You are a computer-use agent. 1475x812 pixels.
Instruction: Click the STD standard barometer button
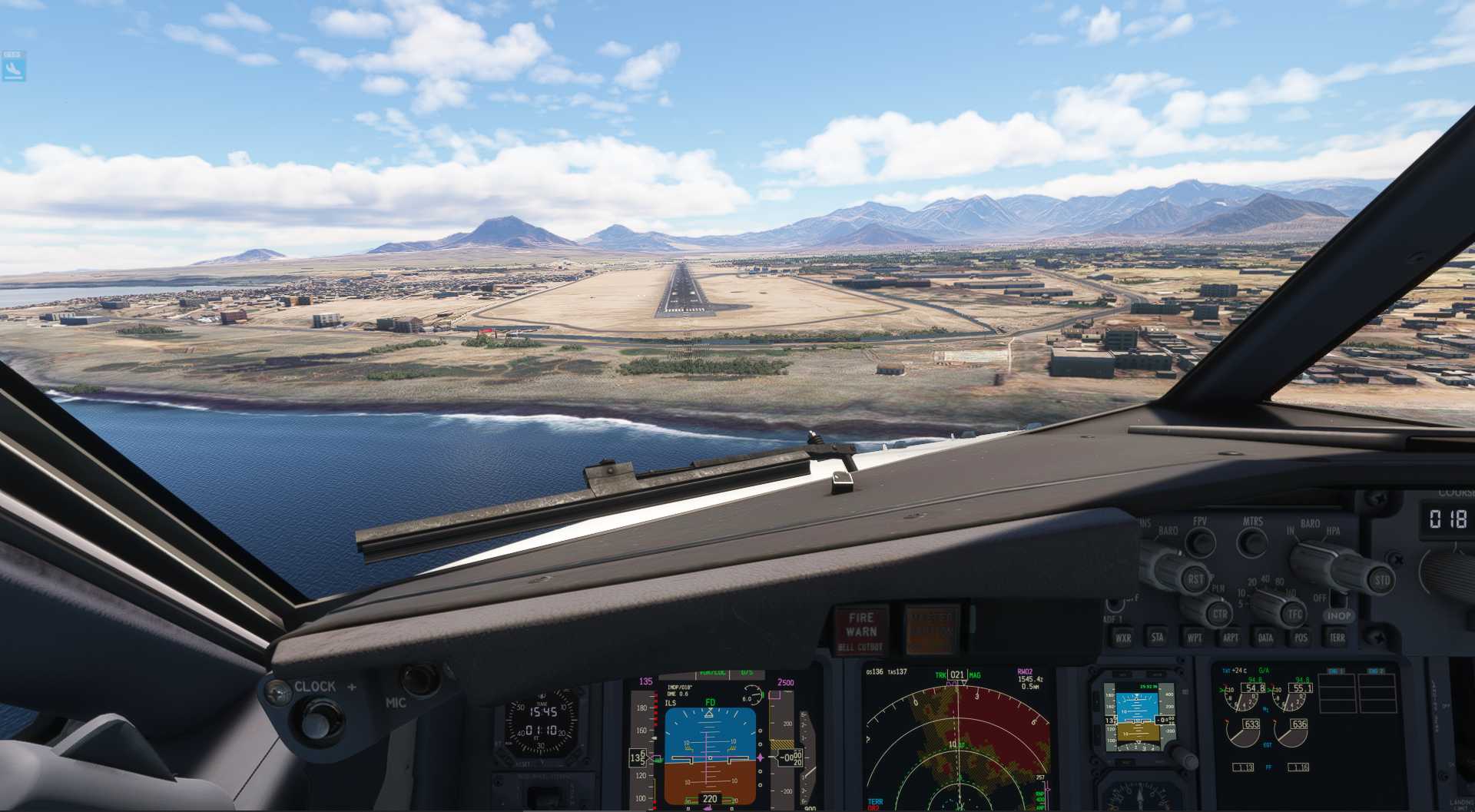pos(1382,580)
